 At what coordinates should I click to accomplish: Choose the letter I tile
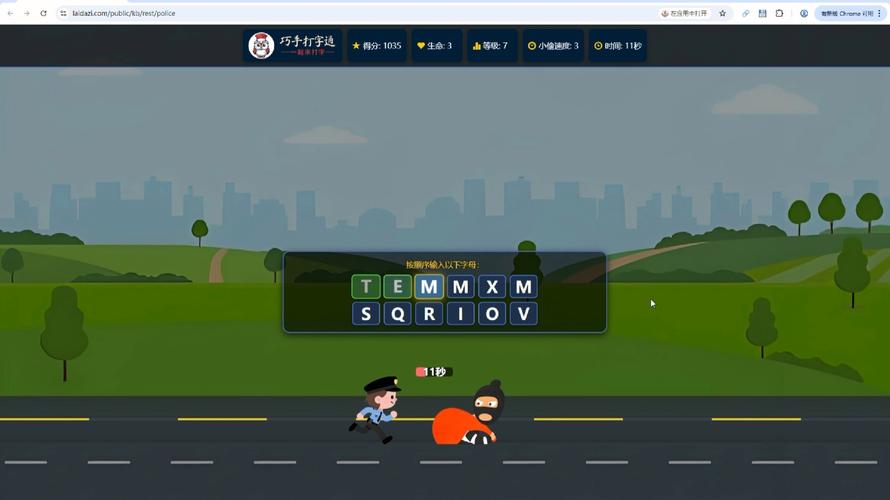pyautogui.click(x=460, y=314)
